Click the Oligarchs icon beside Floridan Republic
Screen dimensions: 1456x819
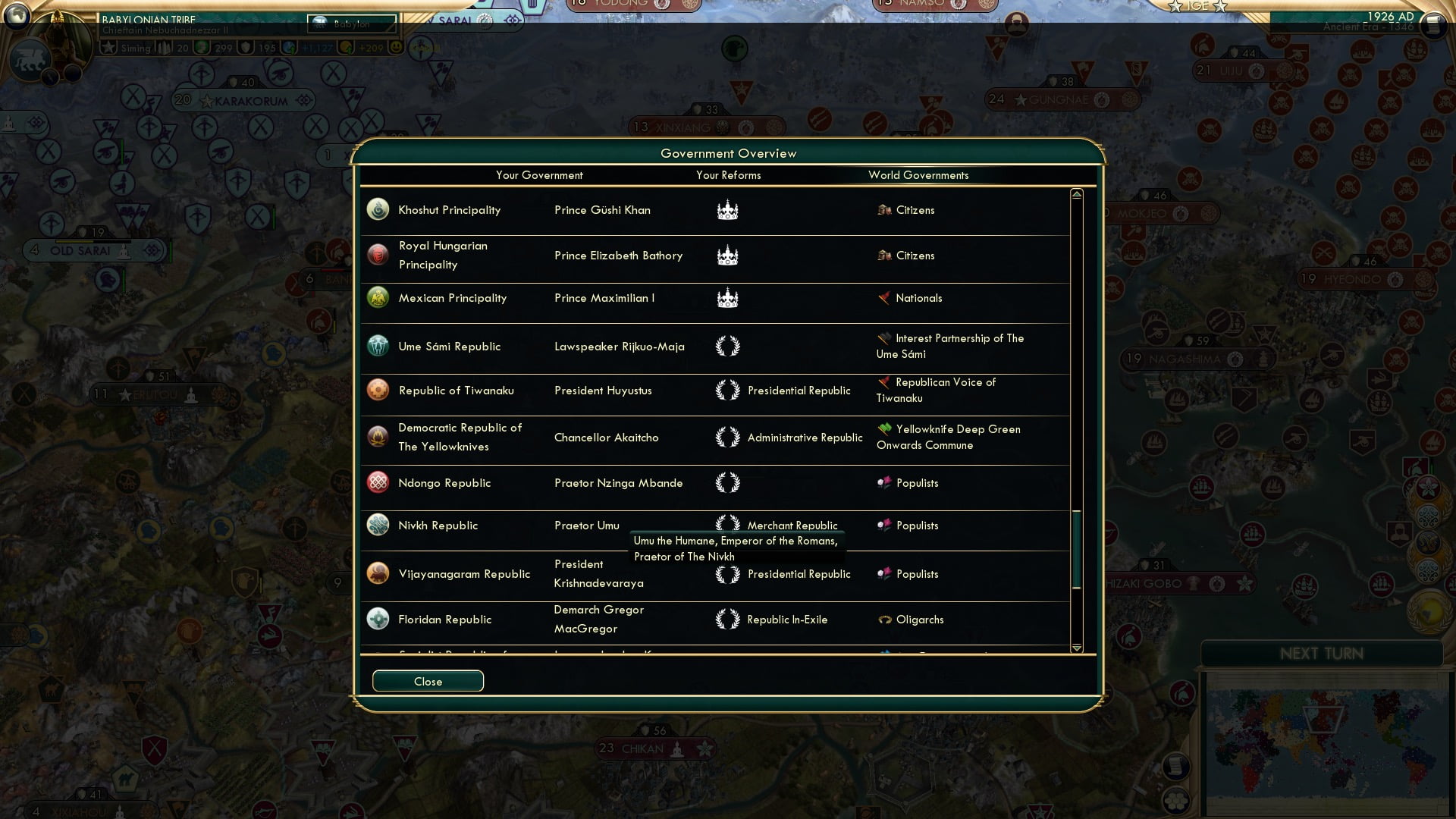tap(885, 620)
